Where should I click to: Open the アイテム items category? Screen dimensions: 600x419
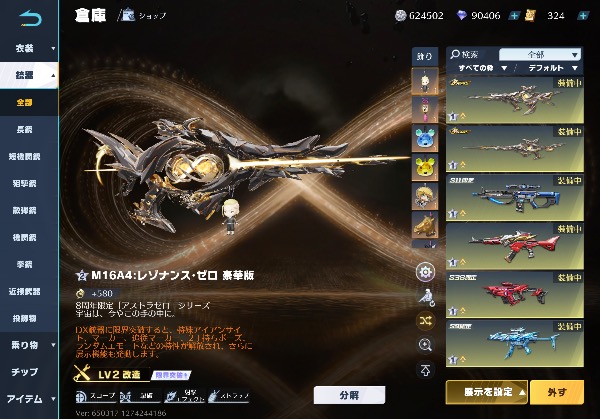point(27,399)
